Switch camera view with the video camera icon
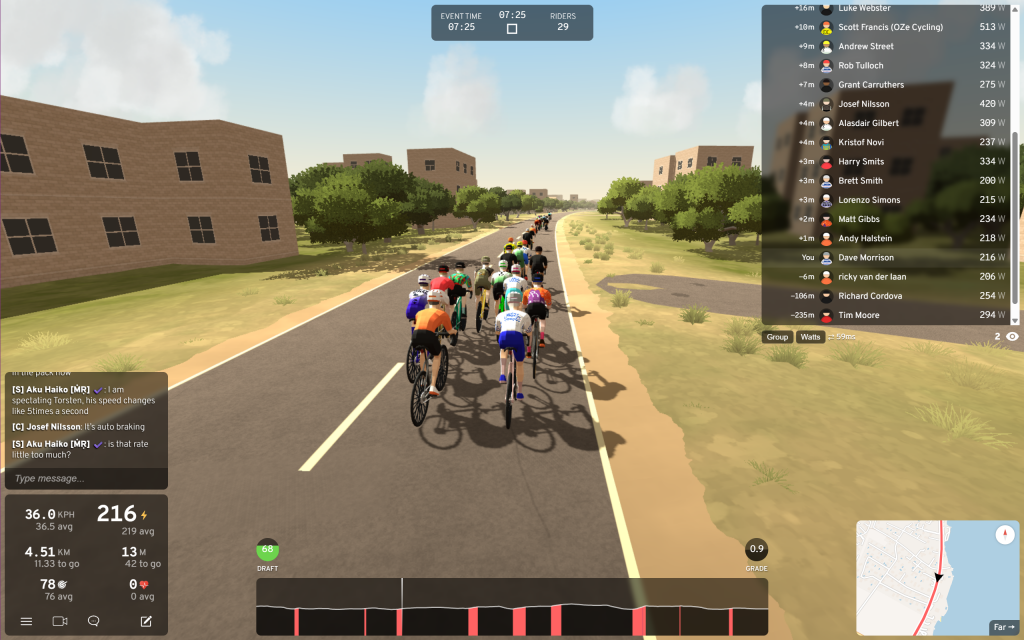 pyautogui.click(x=59, y=621)
